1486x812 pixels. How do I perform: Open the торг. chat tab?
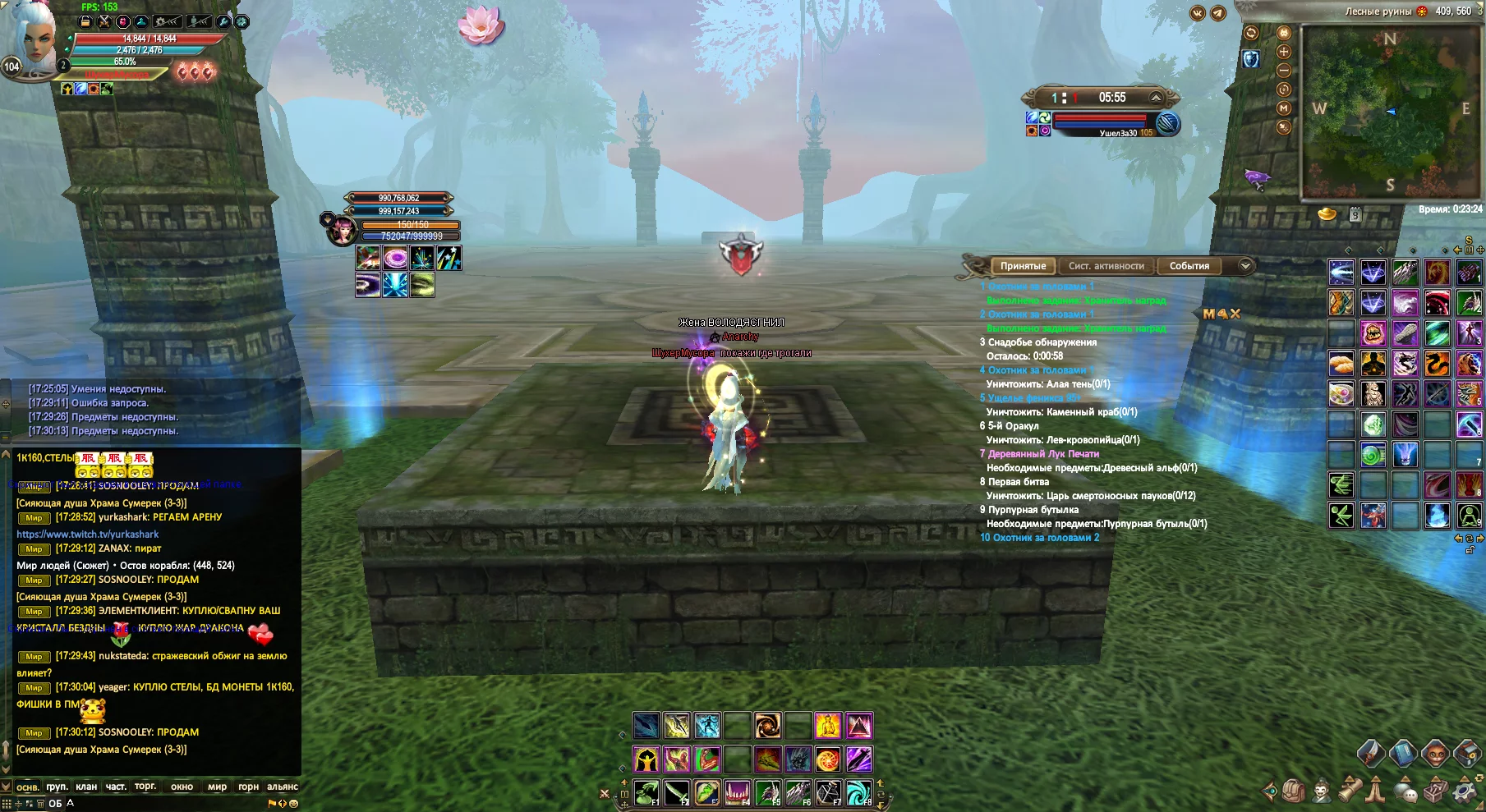click(145, 787)
